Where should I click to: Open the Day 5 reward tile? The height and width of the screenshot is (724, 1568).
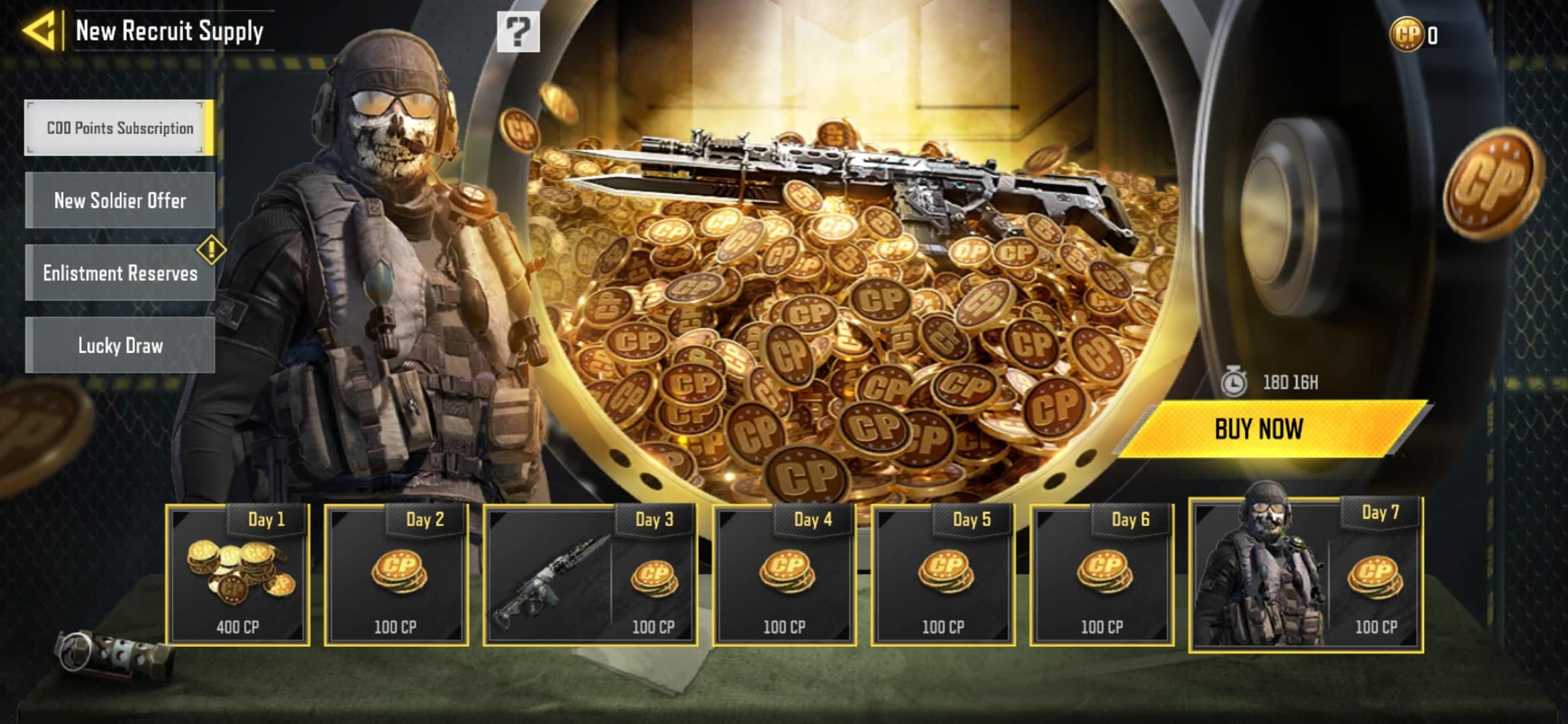pos(943,575)
